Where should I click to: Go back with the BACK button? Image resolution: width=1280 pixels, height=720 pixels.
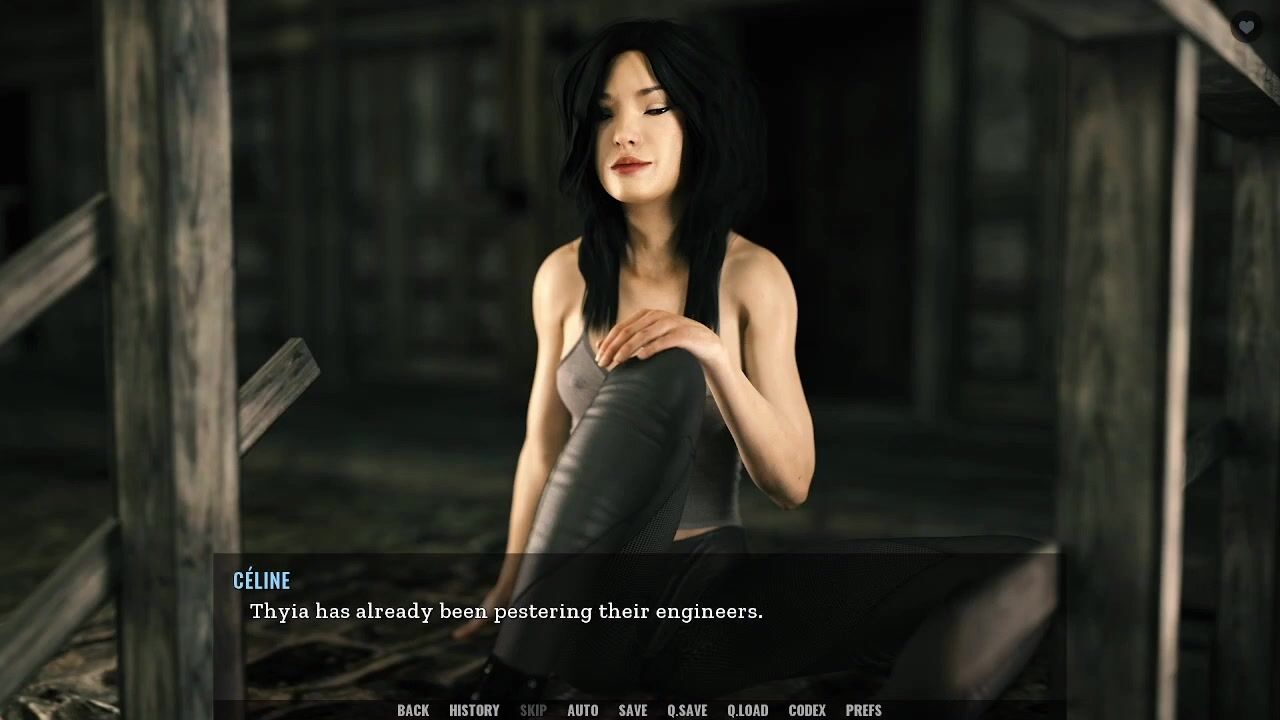pyautogui.click(x=413, y=710)
